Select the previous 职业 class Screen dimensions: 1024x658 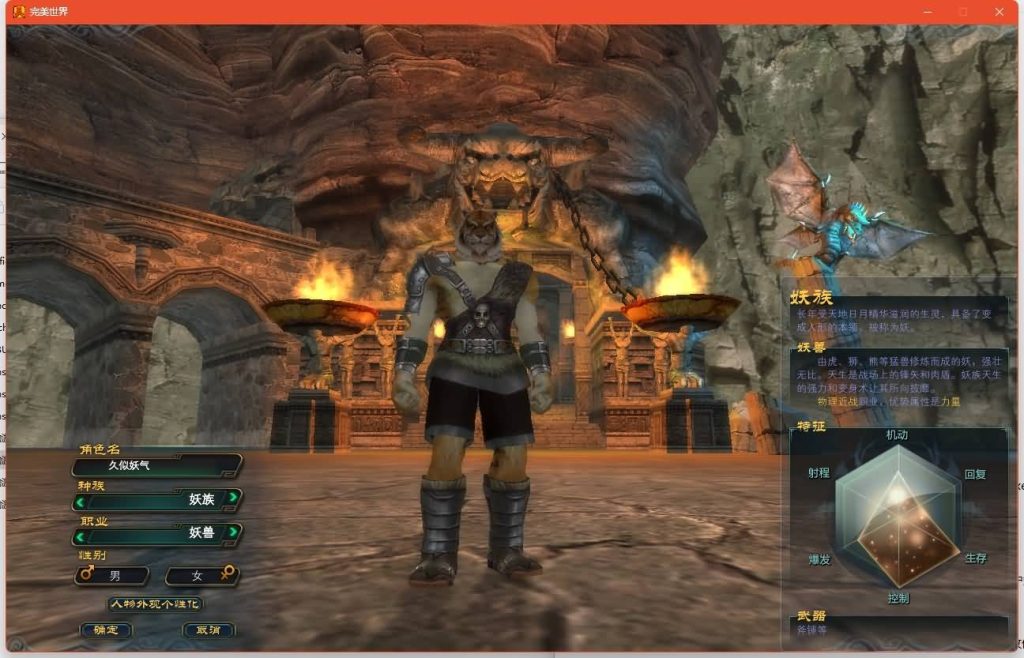coord(80,533)
